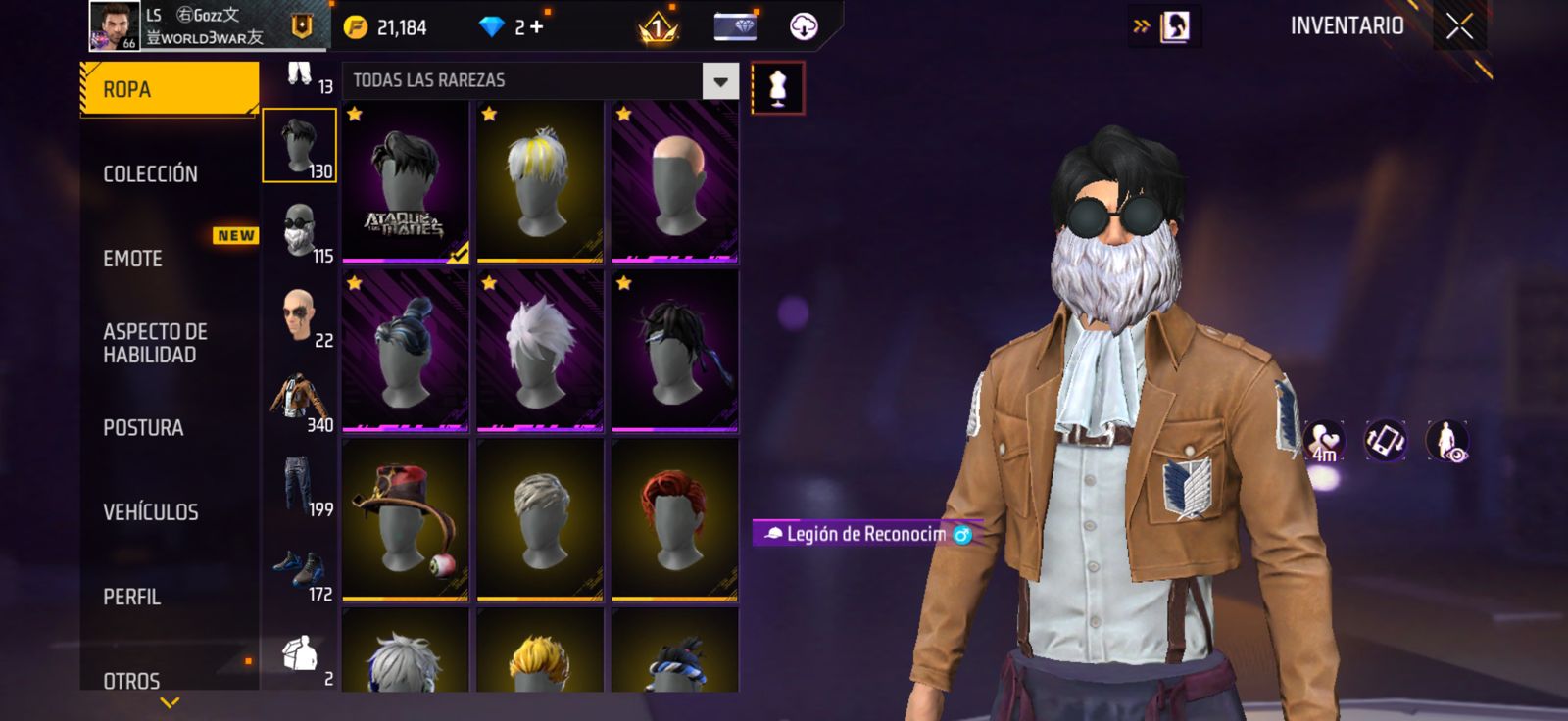Close the Inventario screen

tap(1459, 26)
